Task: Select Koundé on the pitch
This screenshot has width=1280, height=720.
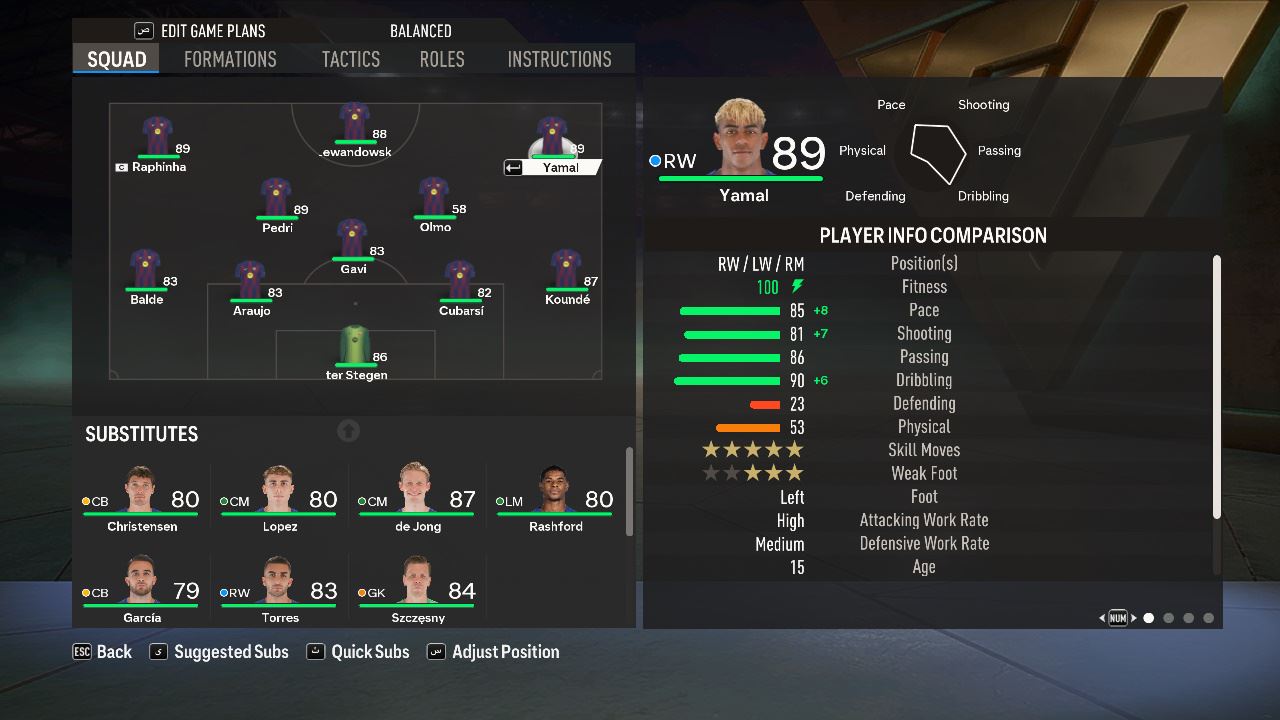Action: [x=567, y=271]
